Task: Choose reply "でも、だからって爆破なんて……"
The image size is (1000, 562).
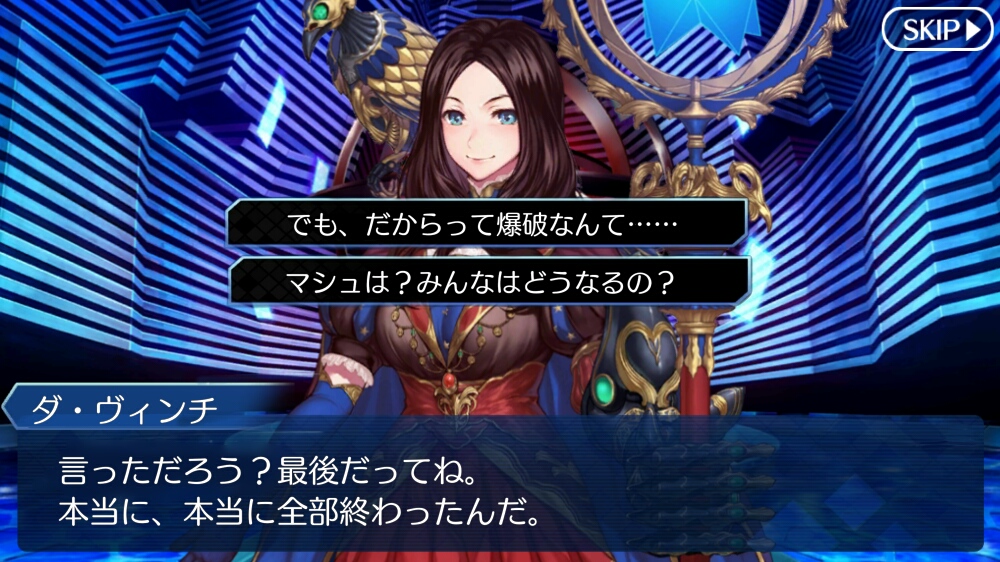Action: (488, 224)
